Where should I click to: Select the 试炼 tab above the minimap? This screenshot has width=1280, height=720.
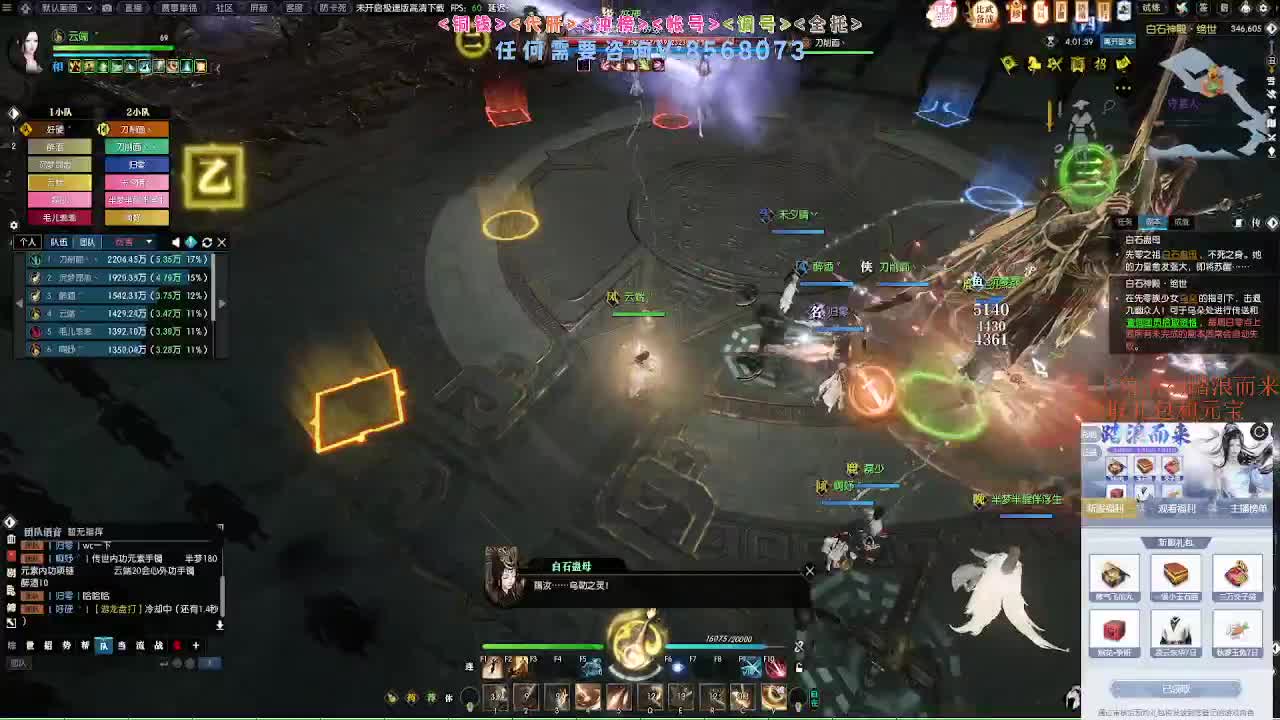(x=1152, y=9)
